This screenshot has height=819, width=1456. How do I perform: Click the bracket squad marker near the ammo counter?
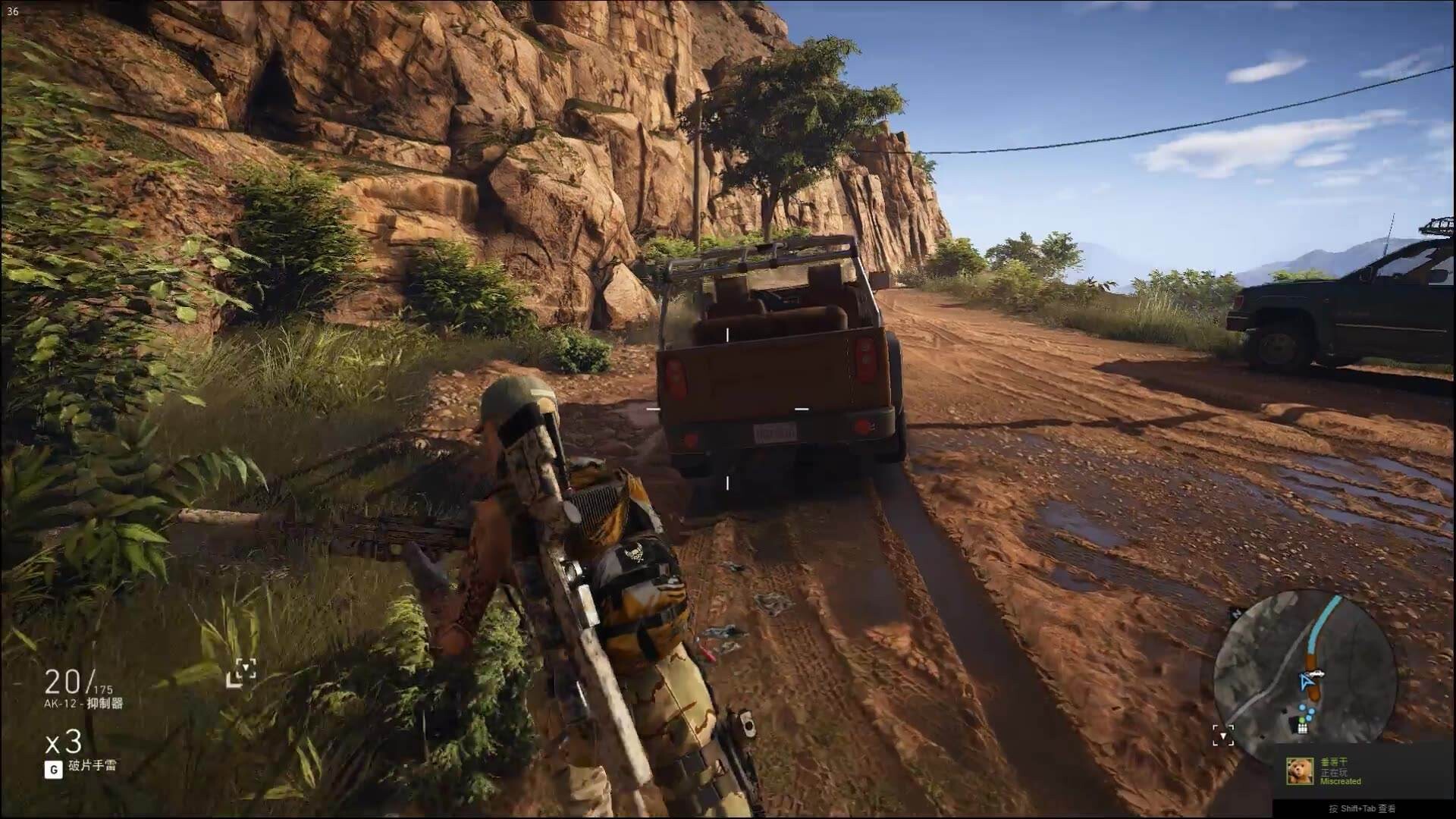tap(242, 672)
